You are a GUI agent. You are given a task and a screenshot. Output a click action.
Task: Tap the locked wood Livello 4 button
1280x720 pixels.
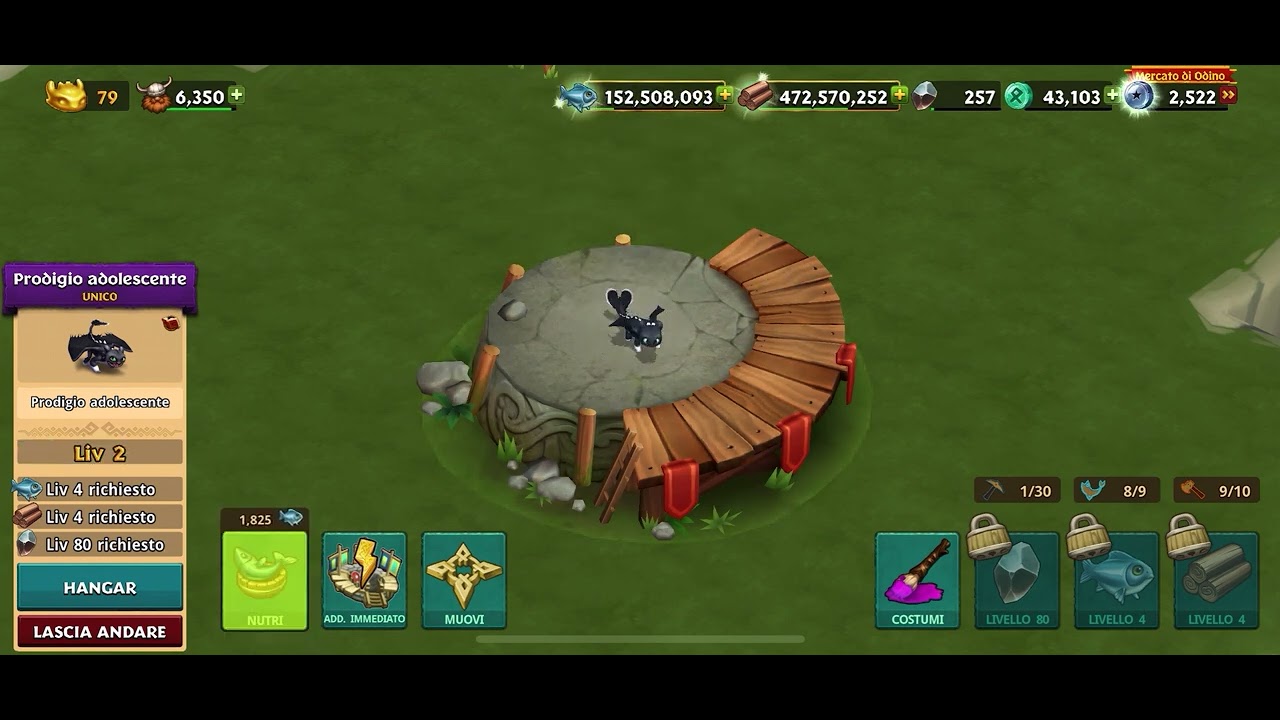point(1217,579)
